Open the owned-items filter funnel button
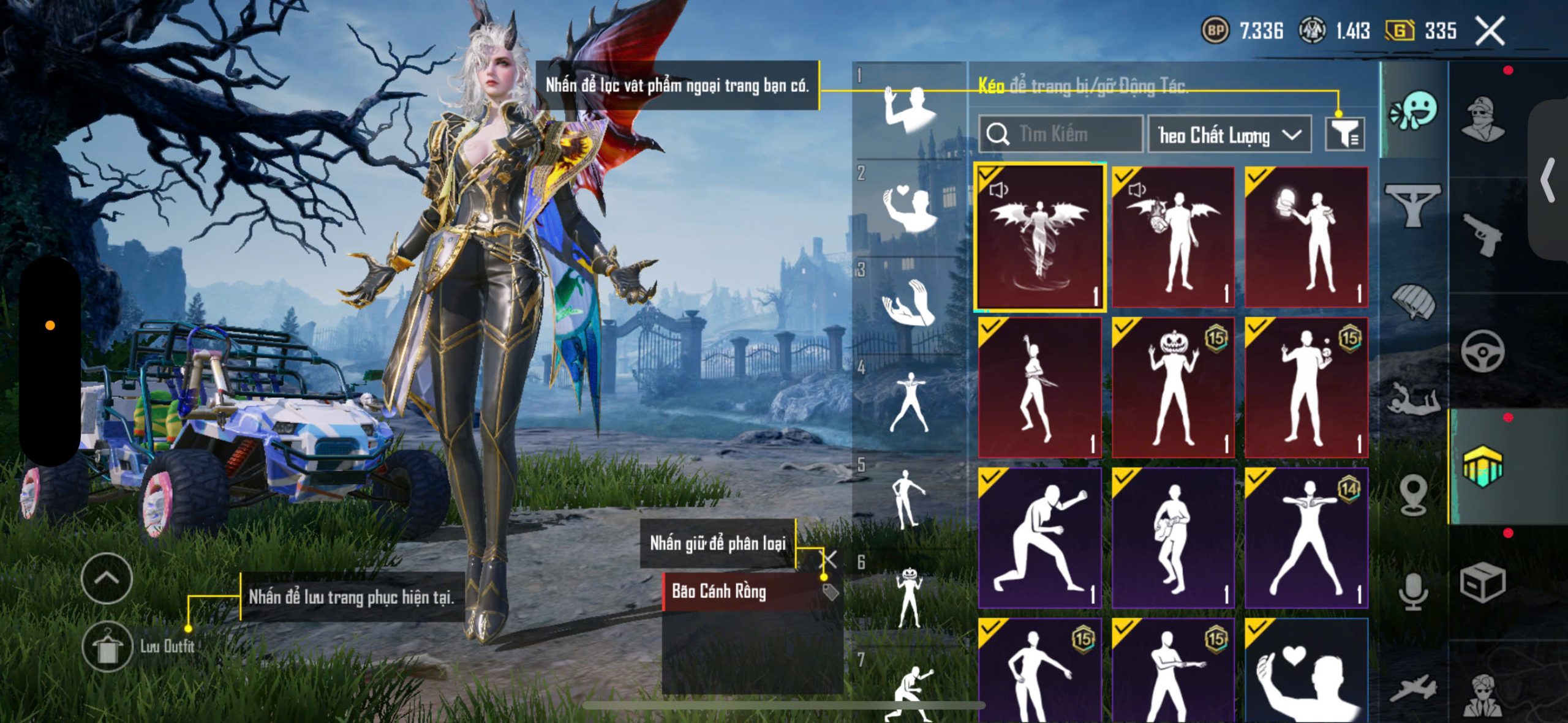The image size is (1568, 723). [x=1344, y=133]
